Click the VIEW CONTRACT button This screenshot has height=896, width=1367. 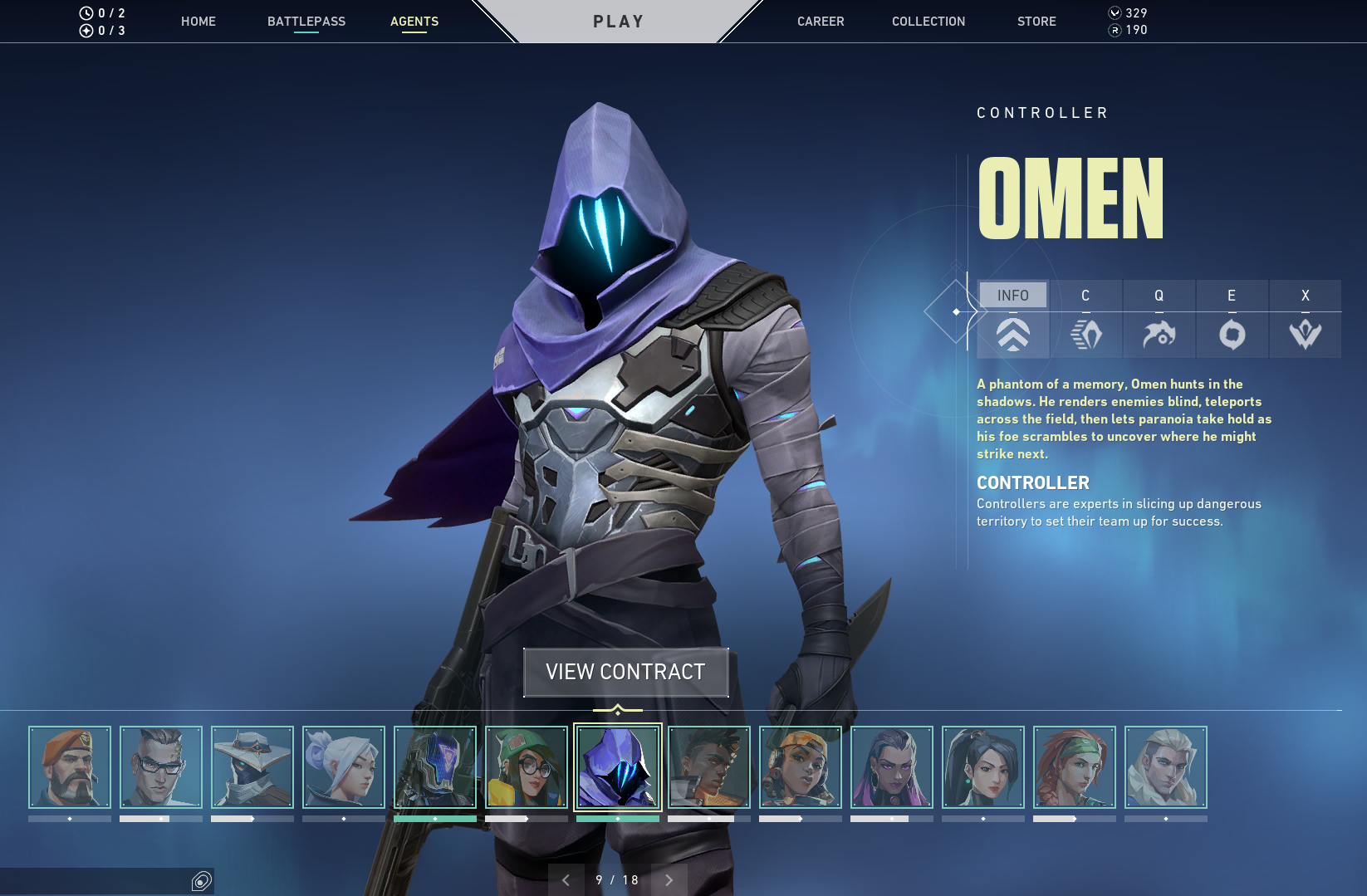625,672
